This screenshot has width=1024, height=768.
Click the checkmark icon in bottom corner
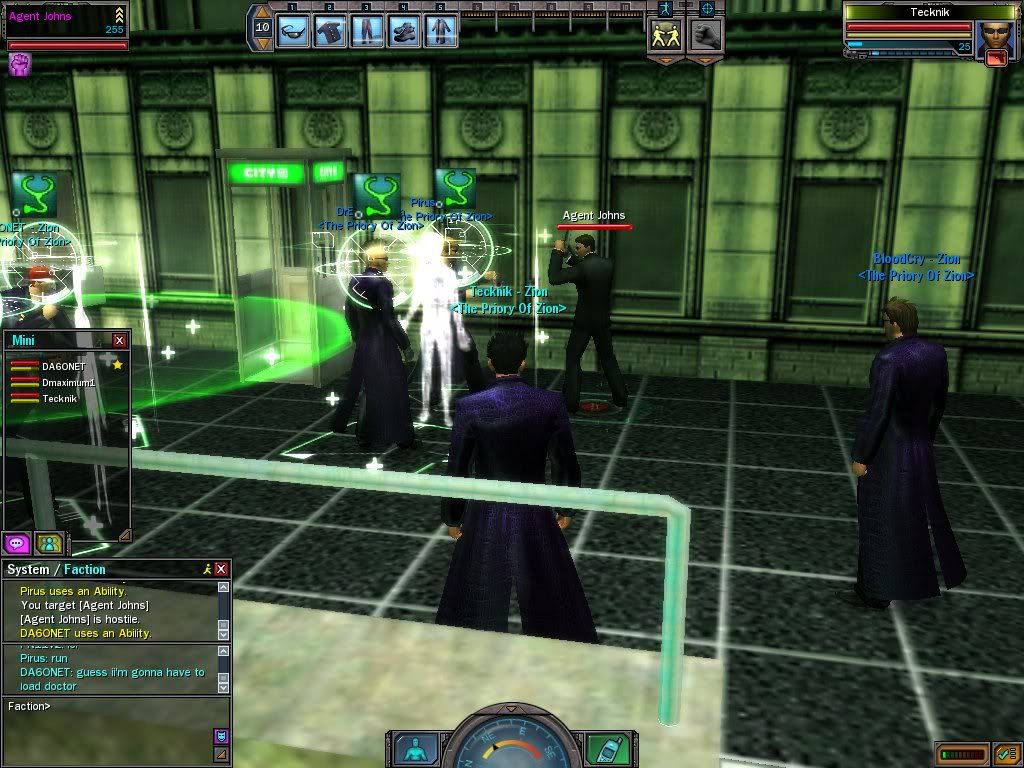click(x=1006, y=753)
